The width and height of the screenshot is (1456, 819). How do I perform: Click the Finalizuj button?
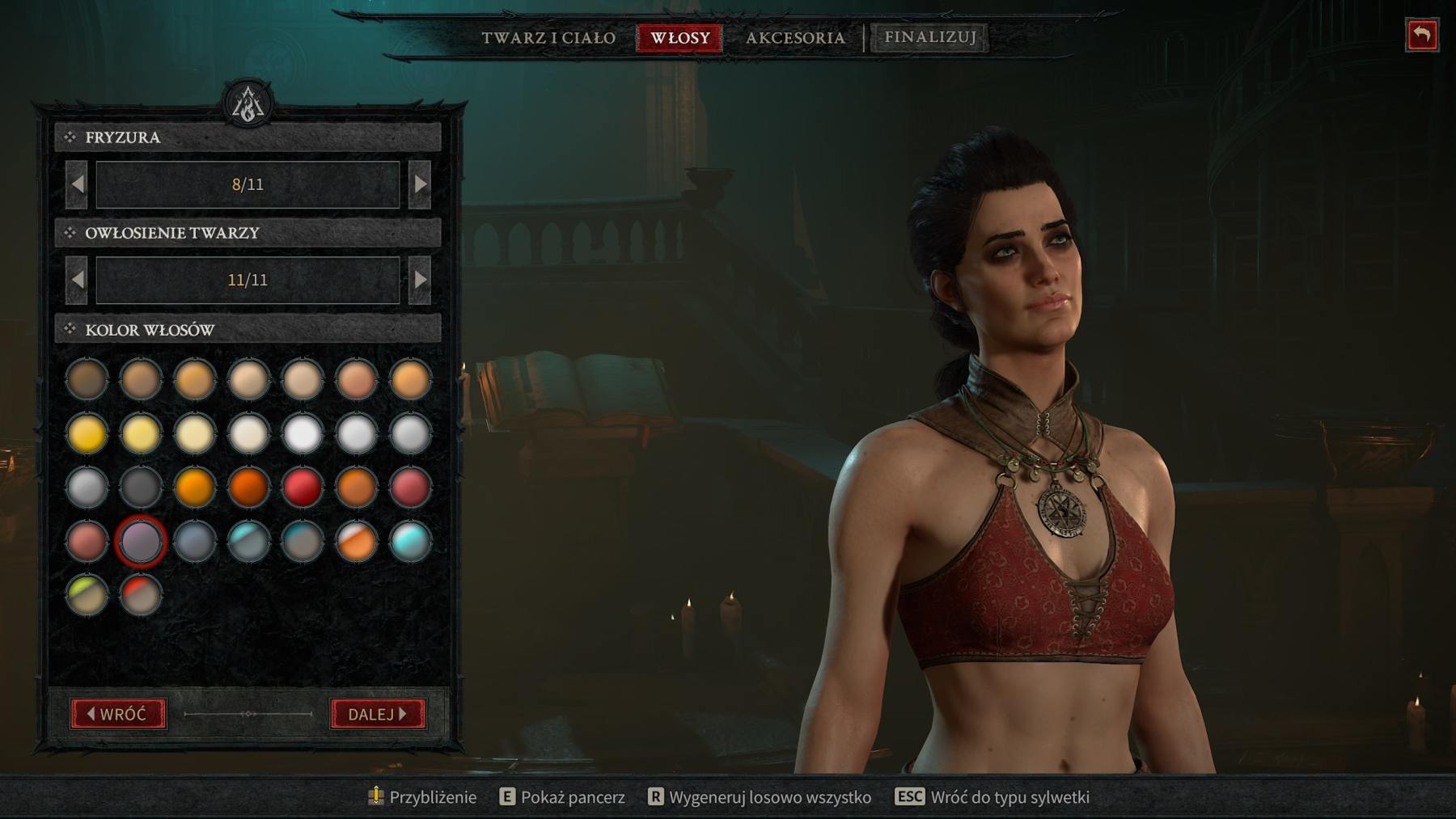[929, 37]
